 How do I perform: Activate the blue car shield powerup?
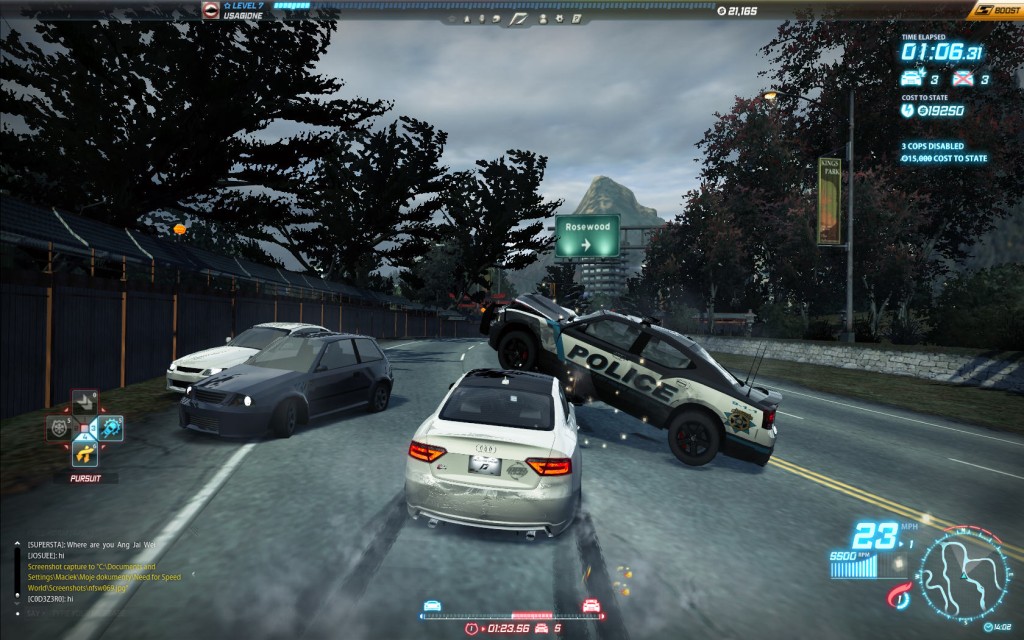[x=110, y=428]
